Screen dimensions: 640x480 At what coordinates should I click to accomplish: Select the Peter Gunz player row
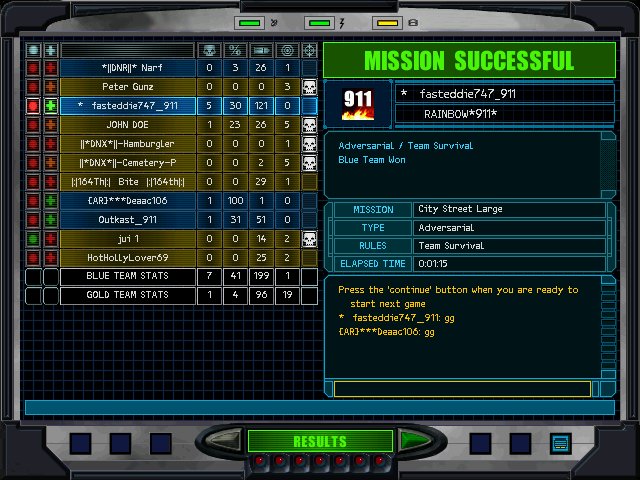tap(127, 86)
